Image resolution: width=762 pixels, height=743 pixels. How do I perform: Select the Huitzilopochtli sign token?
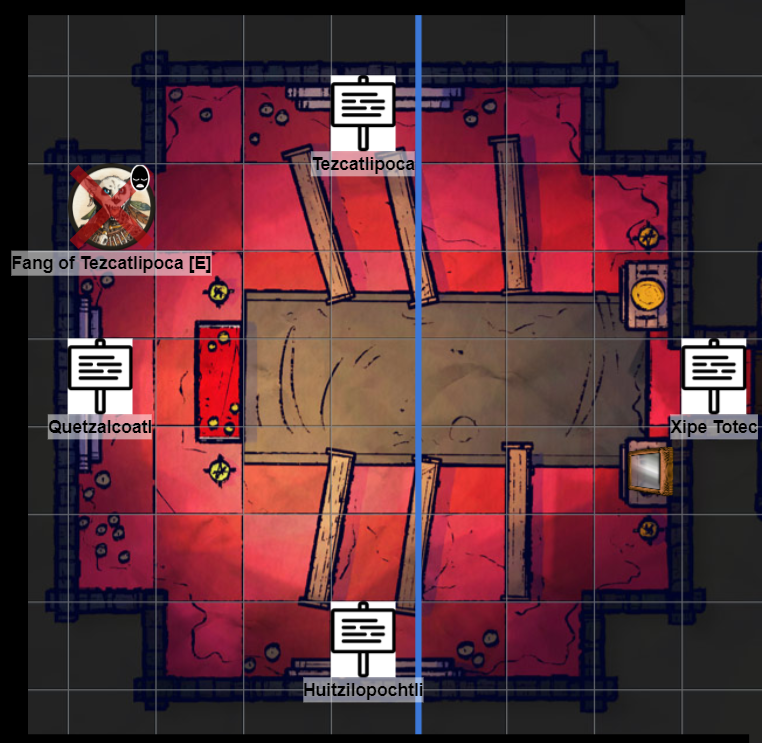click(x=363, y=638)
